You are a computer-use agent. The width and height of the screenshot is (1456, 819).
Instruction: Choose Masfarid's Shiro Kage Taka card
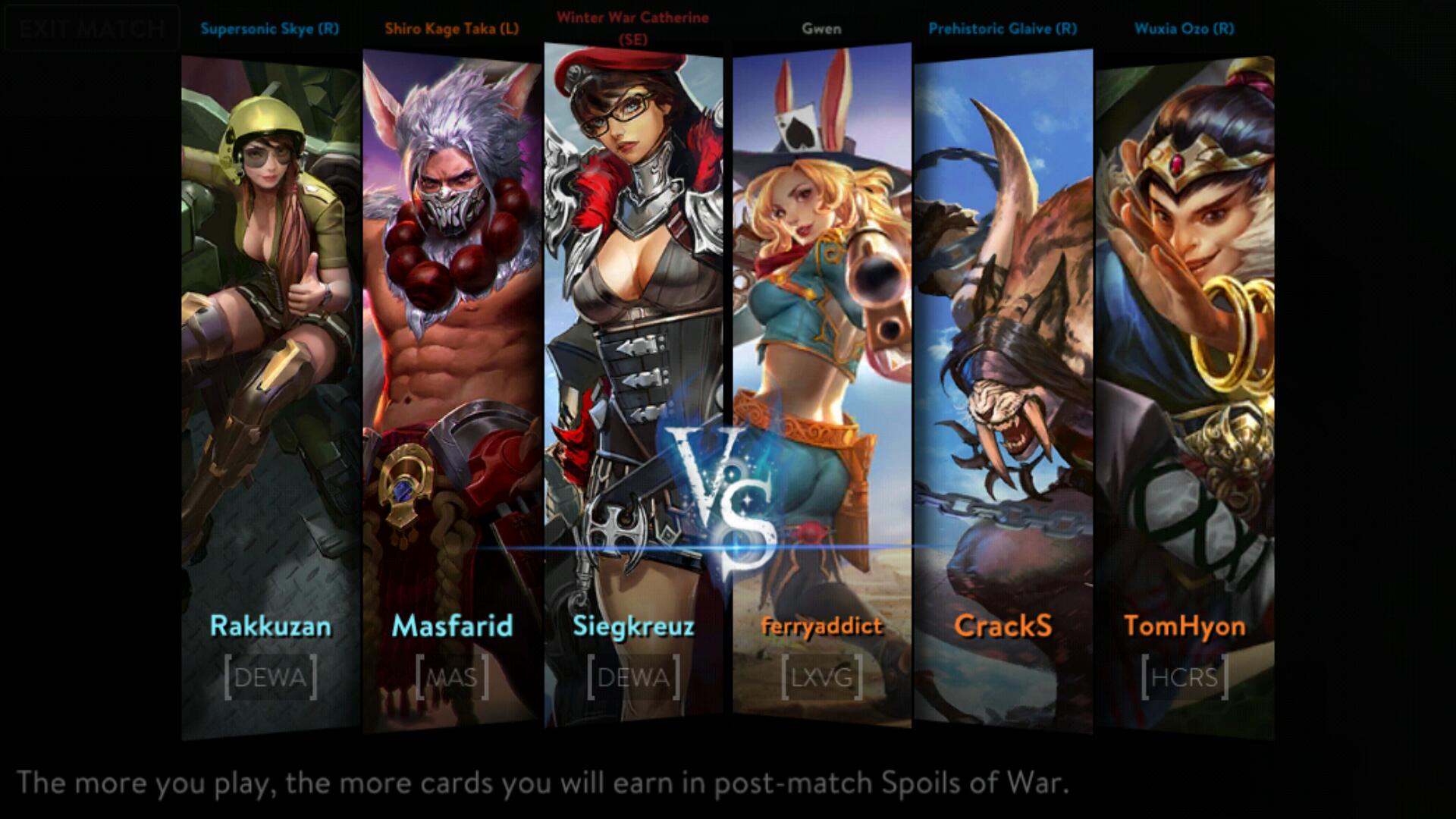453,387
